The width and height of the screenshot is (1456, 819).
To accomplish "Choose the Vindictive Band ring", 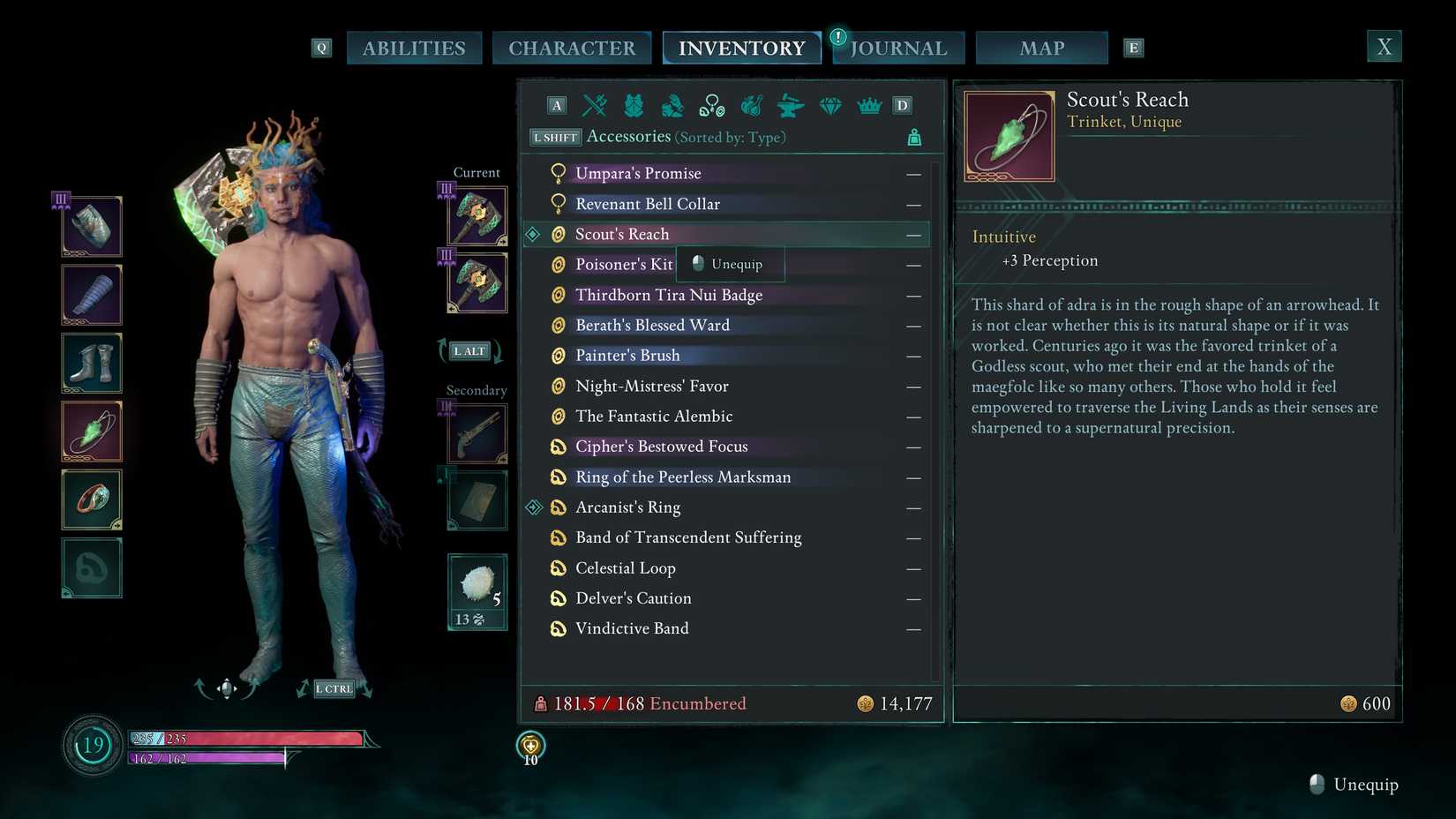I will (632, 628).
